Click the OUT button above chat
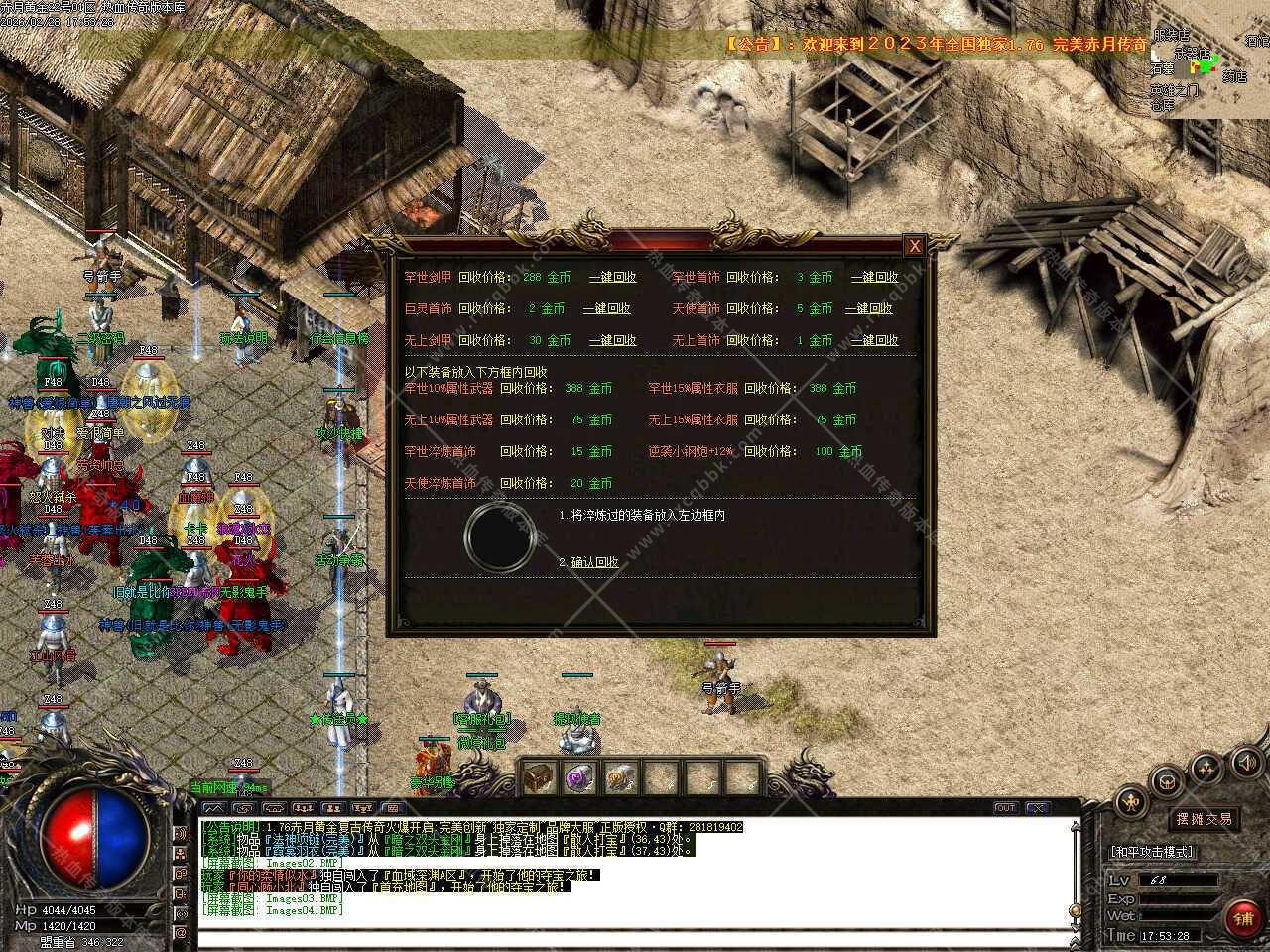Image resolution: width=1270 pixels, height=952 pixels. [1006, 808]
